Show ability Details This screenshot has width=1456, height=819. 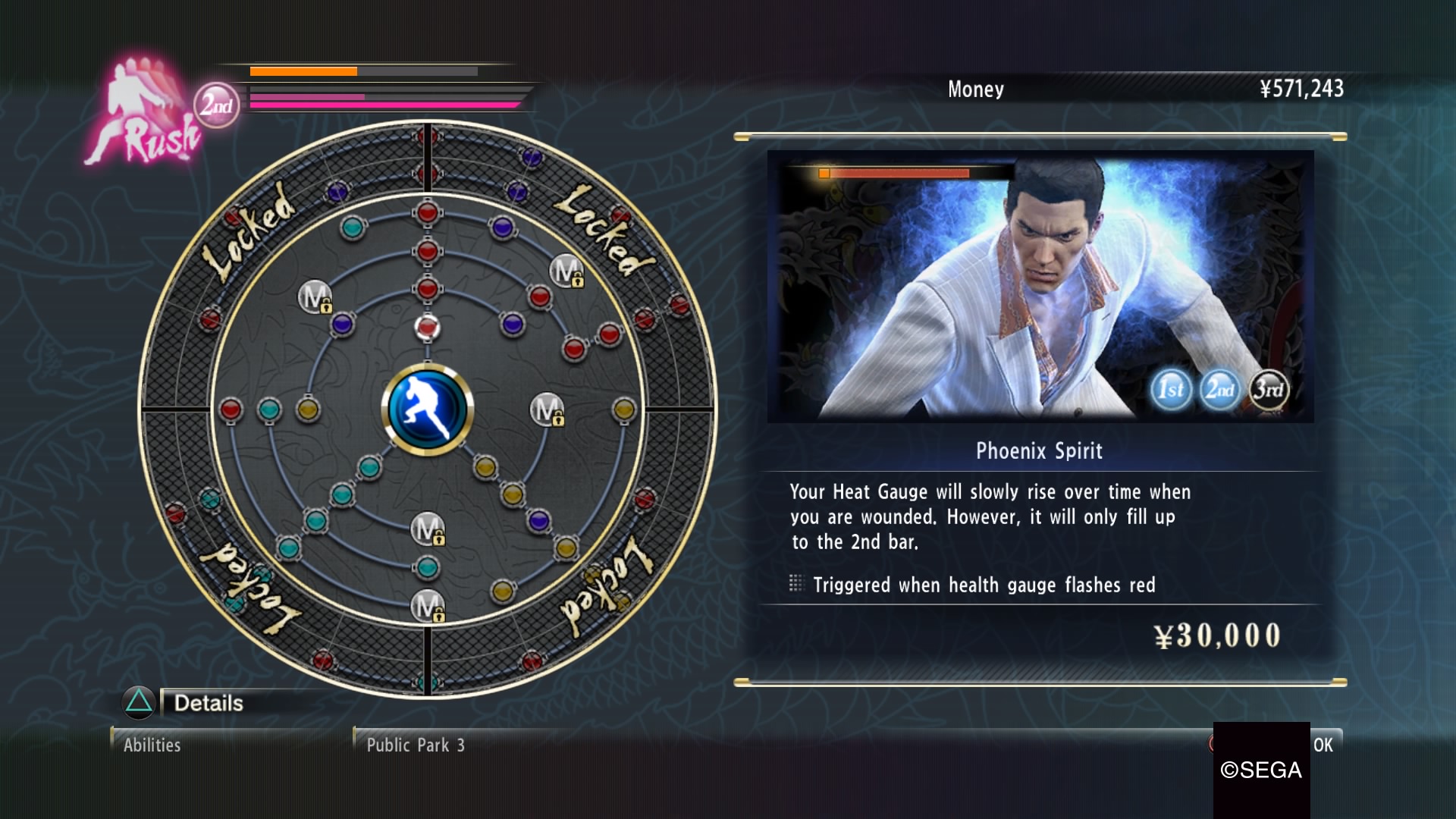pyautogui.click(x=208, y=703)
